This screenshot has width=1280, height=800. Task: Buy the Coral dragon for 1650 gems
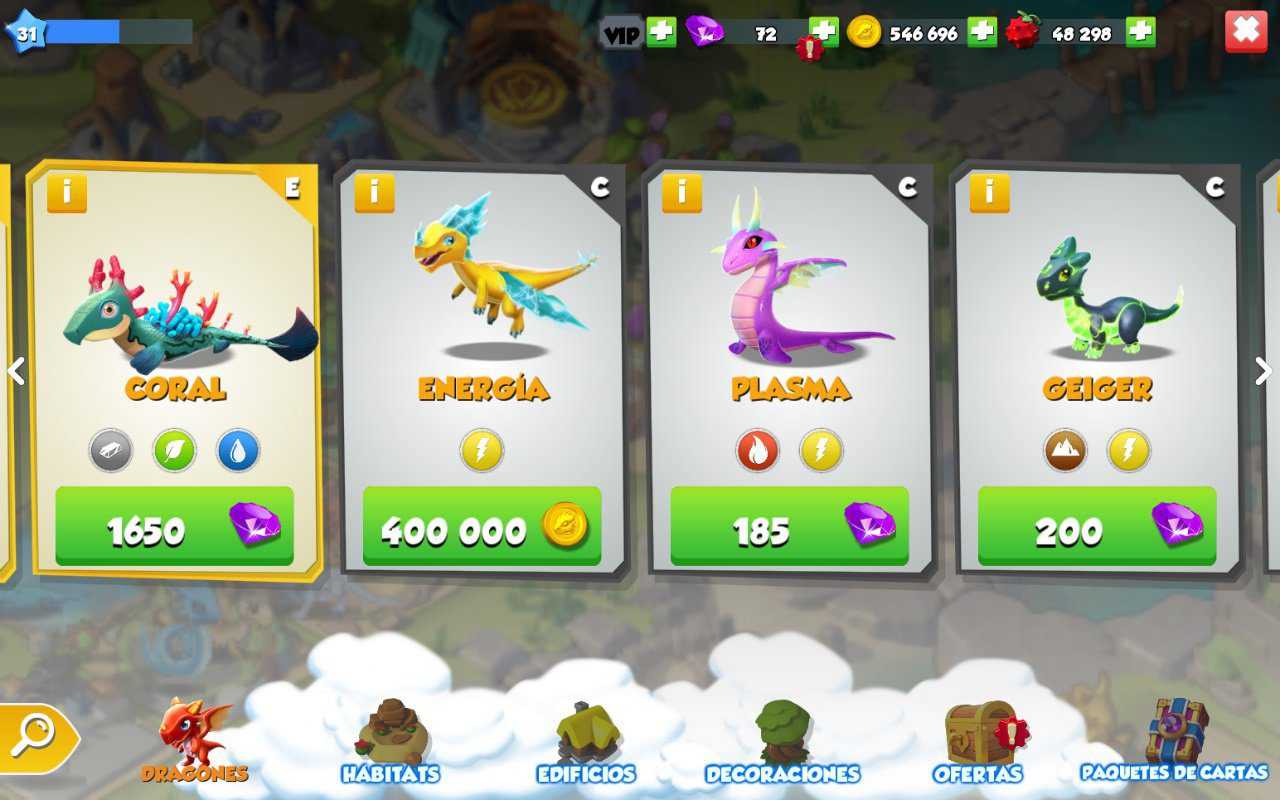point(174,527)
